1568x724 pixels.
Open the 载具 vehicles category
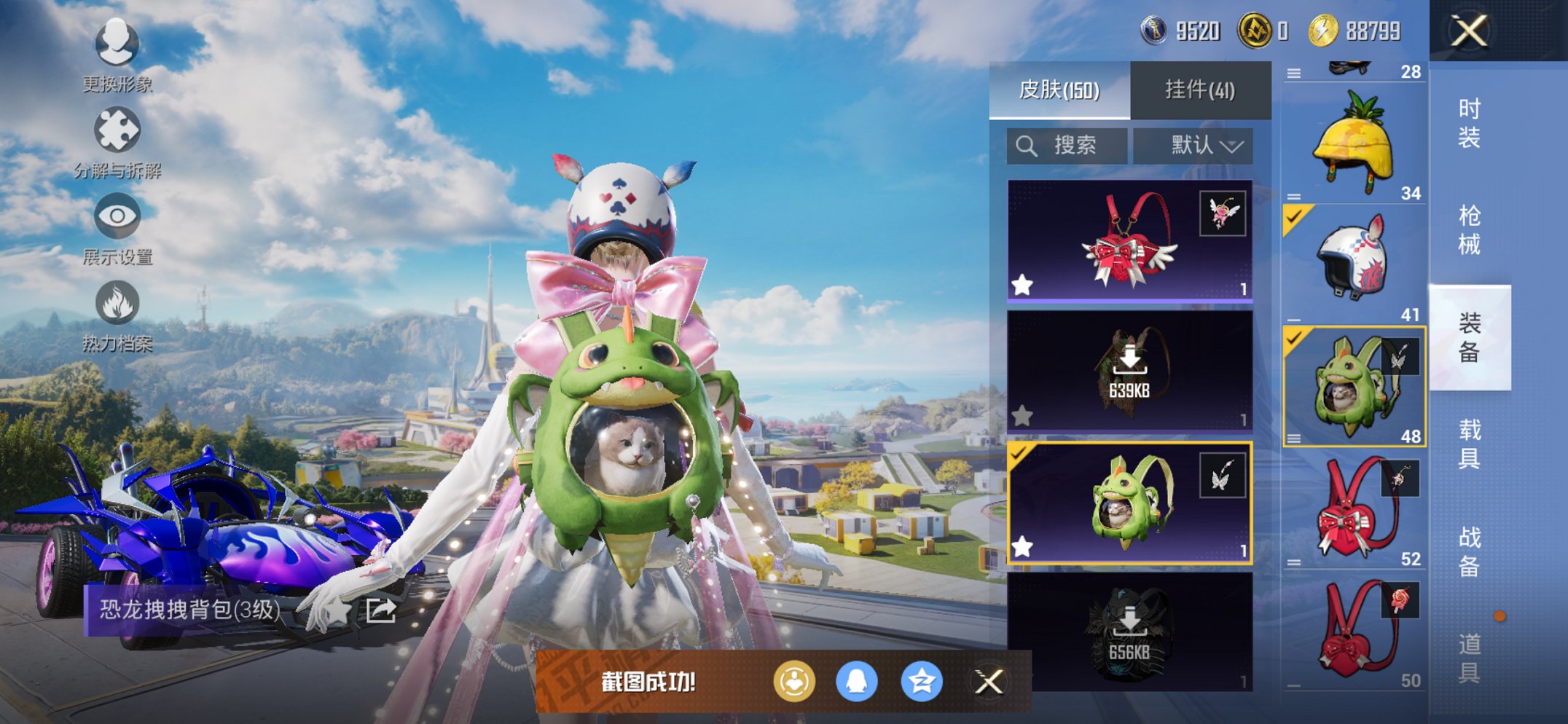1469,444
